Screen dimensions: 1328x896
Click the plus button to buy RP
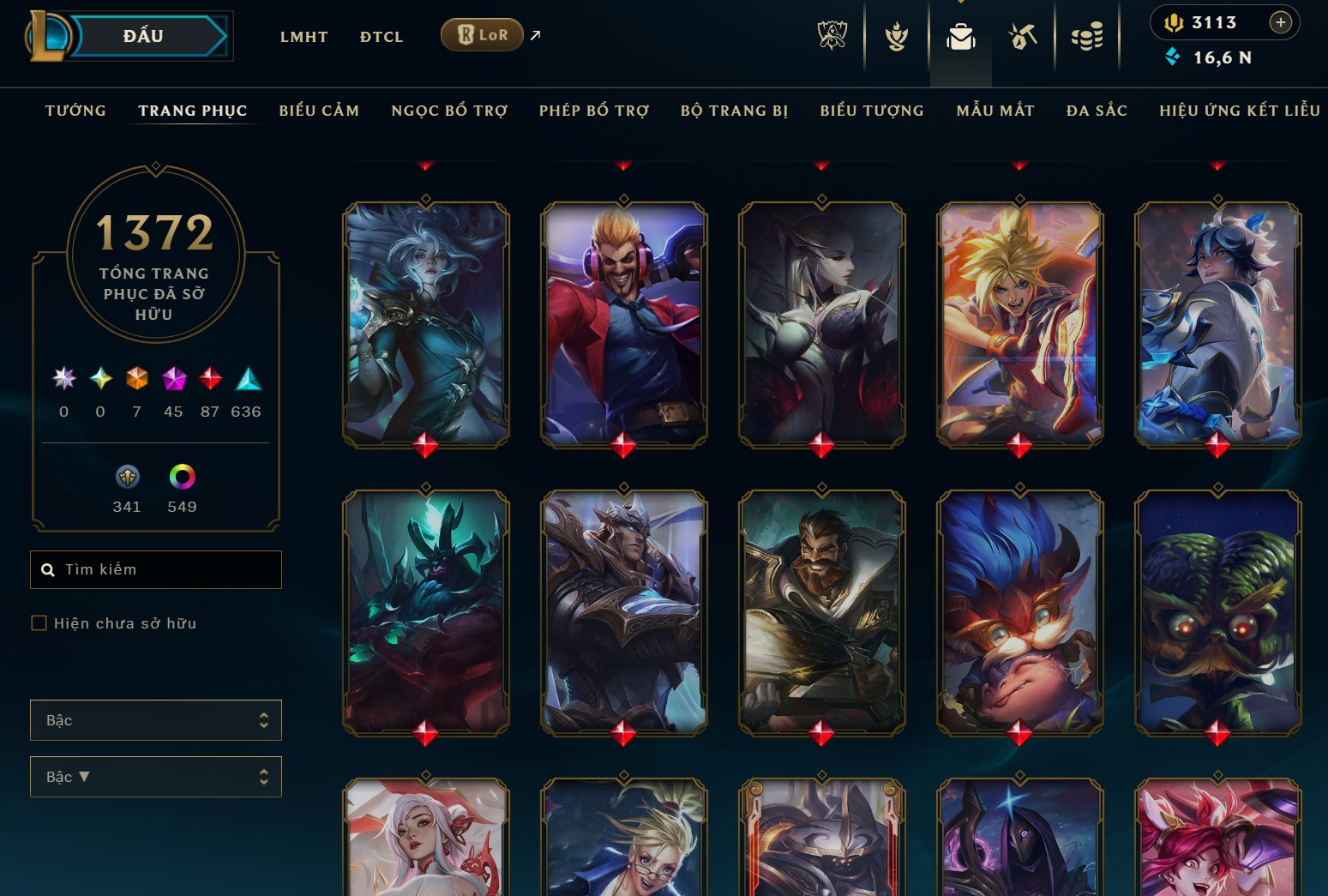click(x=1281, y=22)
